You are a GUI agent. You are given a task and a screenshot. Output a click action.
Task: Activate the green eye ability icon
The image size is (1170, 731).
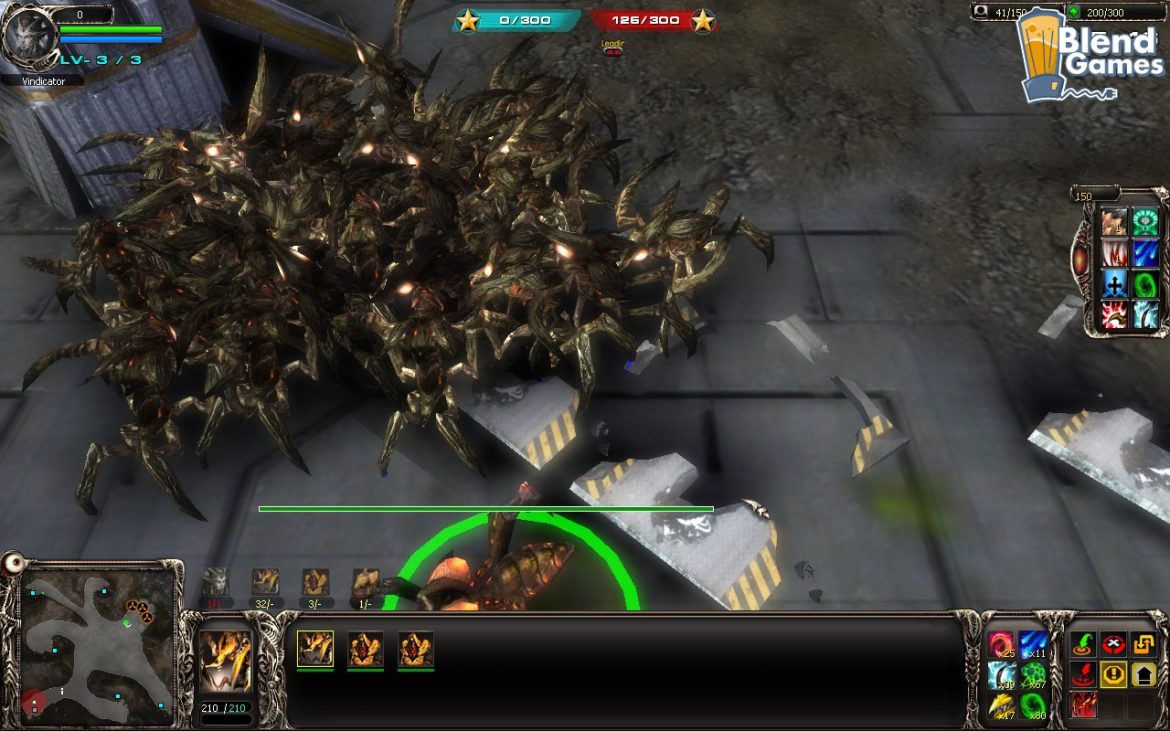tap(1145, 222)
